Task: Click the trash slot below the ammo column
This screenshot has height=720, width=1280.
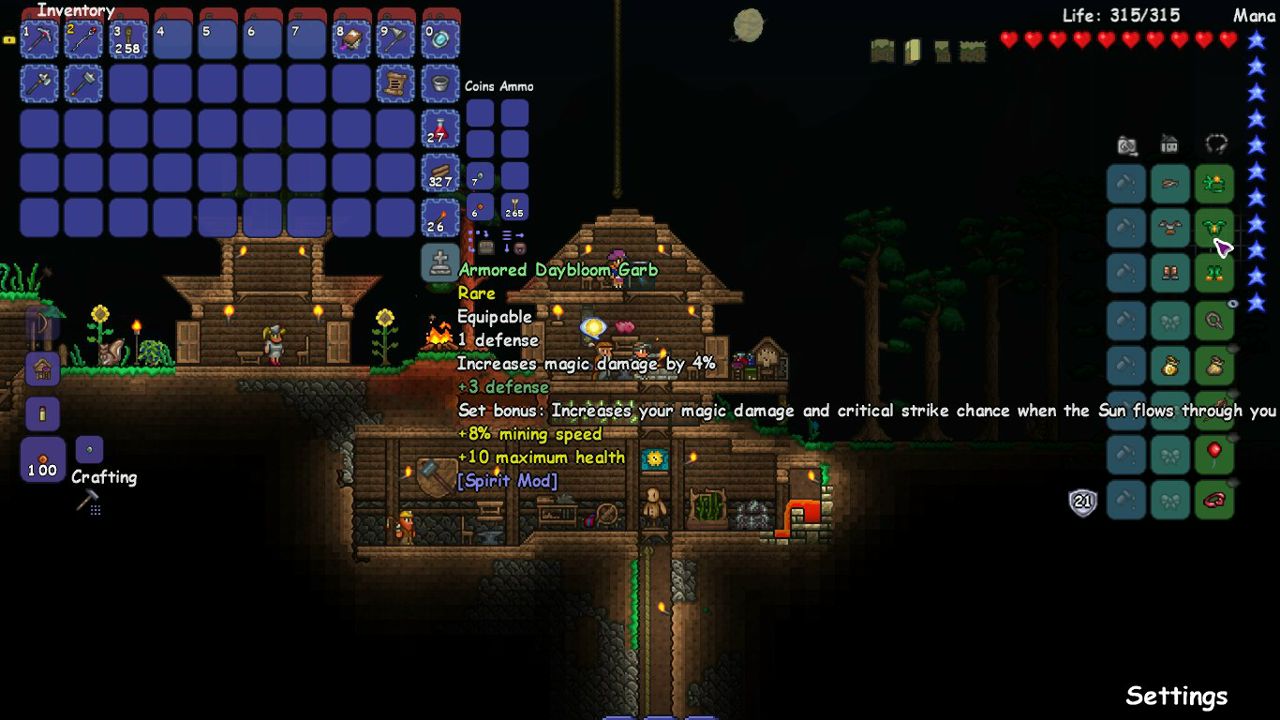Action: pos(519,248)
